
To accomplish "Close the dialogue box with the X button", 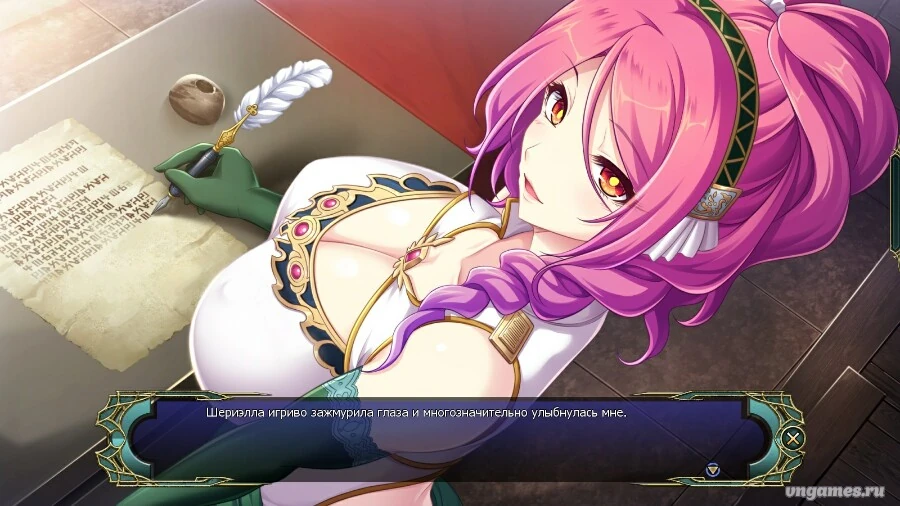I will pos(793,437).
